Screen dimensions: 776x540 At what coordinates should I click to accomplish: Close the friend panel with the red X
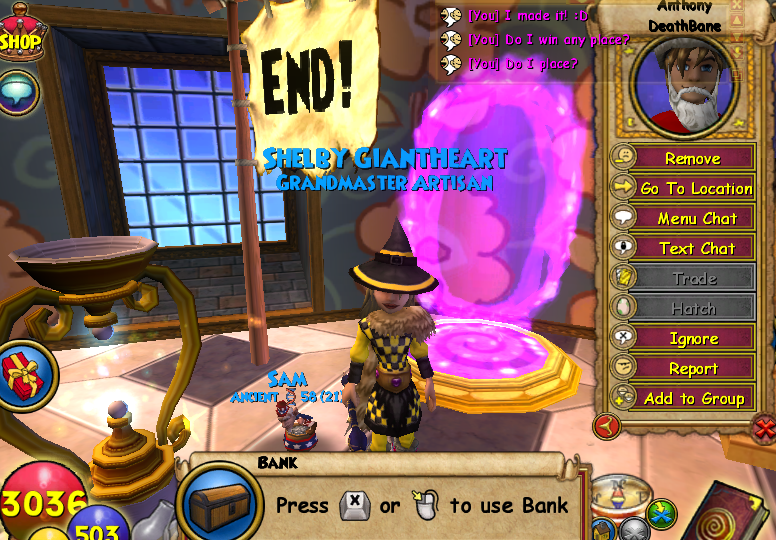tap(763, 430)
